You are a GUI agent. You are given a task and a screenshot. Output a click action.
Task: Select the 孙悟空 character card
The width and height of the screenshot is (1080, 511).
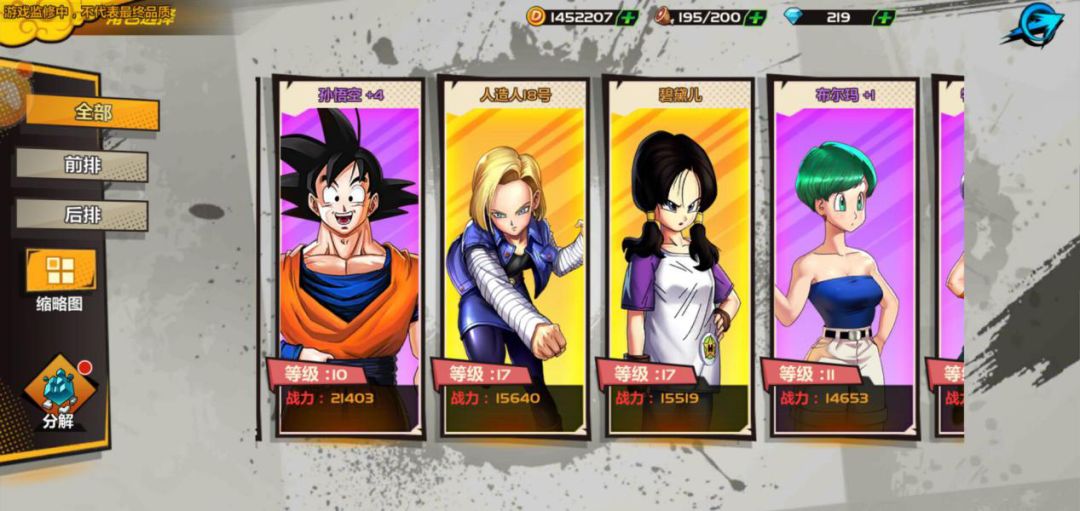pos(349,258)
